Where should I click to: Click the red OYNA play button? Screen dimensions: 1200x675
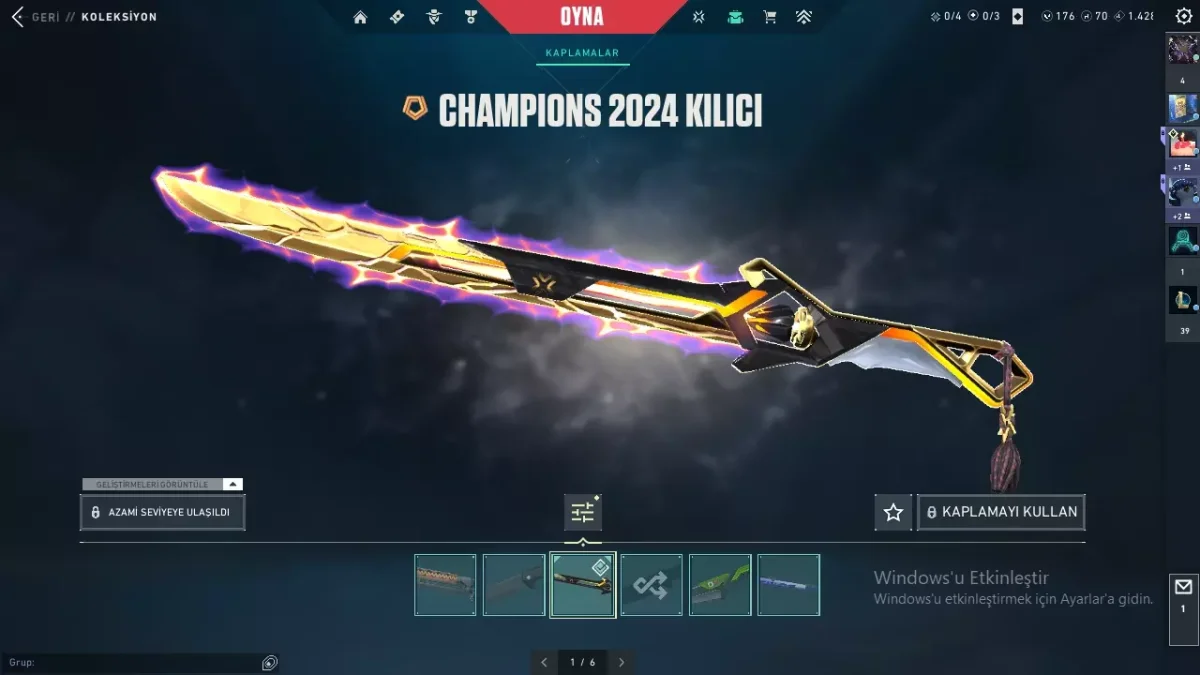(582, 16)
